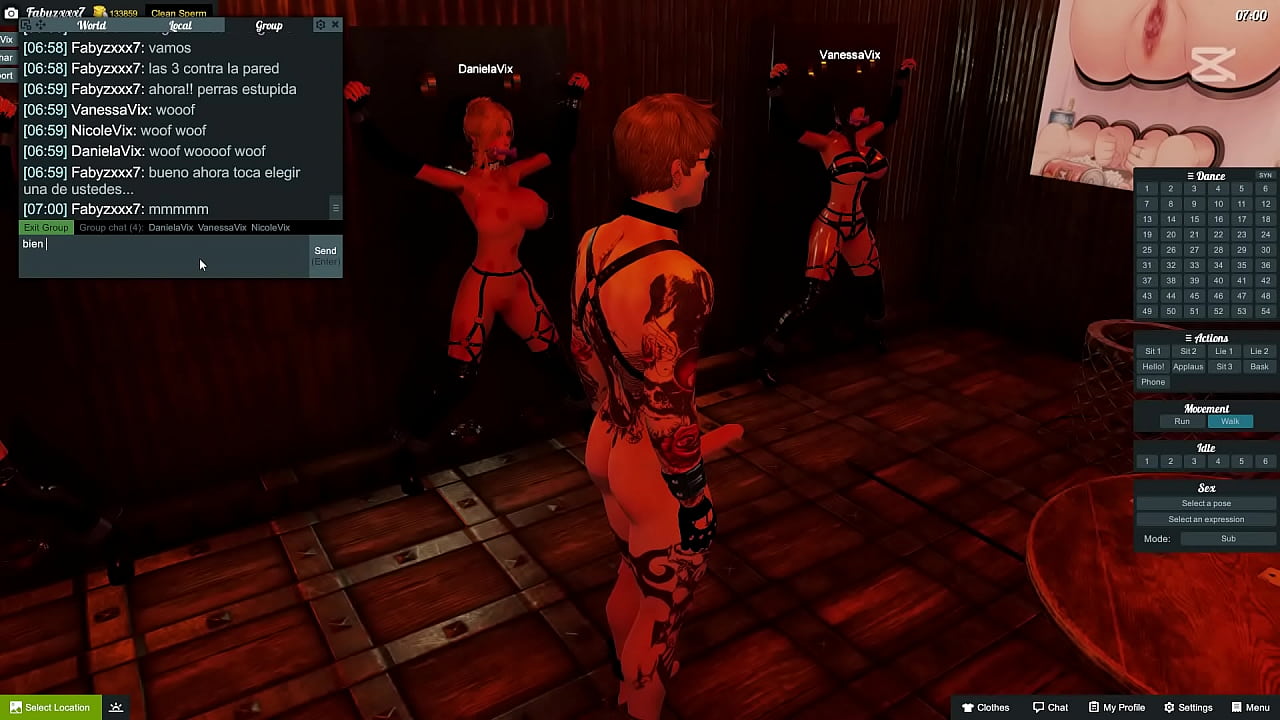Perform the Sit 1 action
This screenshot has width=1280, height=720.
tap(1153, 352)
